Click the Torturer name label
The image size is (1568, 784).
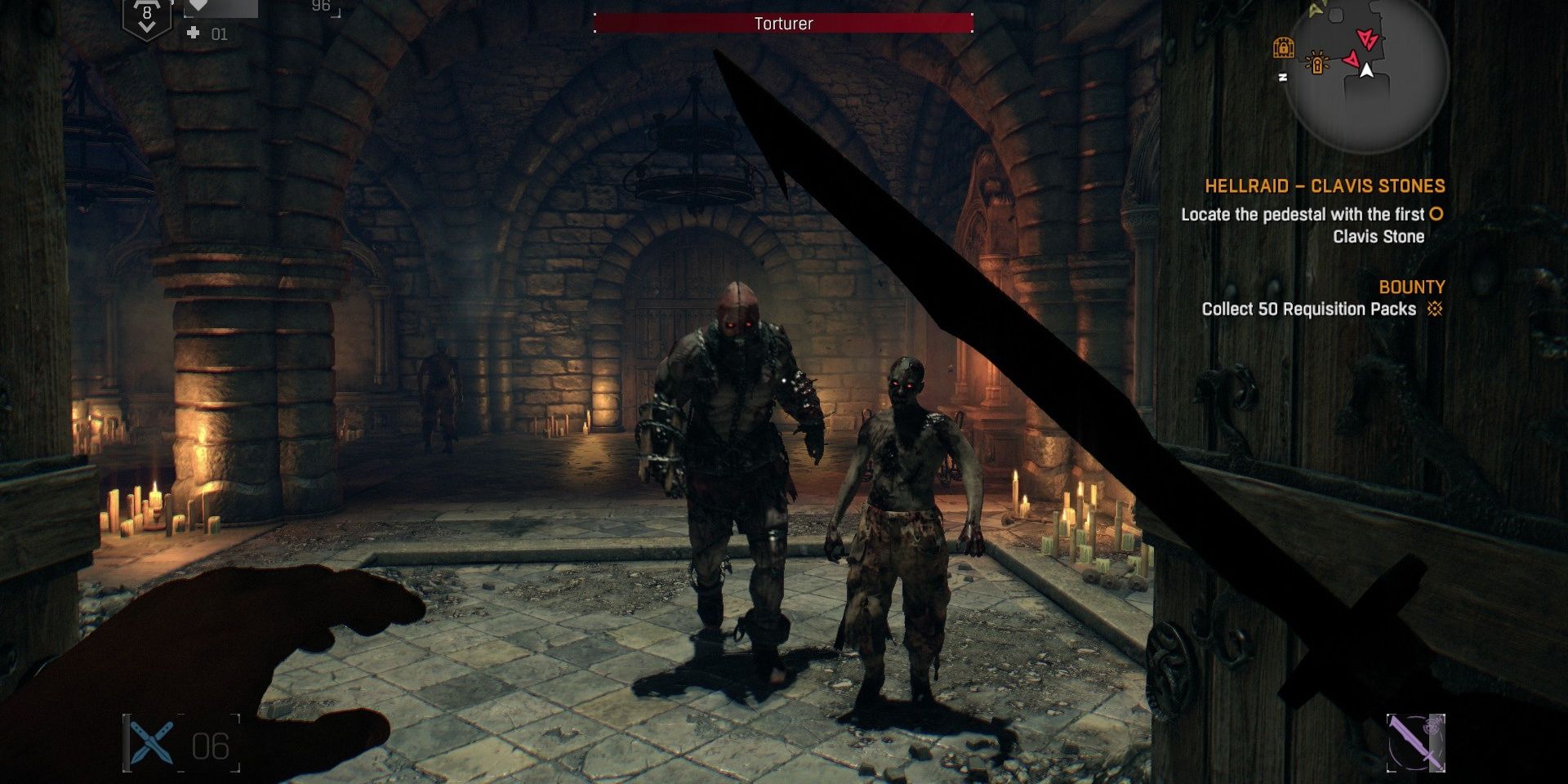pyautogui.click(x=782, y=24)
